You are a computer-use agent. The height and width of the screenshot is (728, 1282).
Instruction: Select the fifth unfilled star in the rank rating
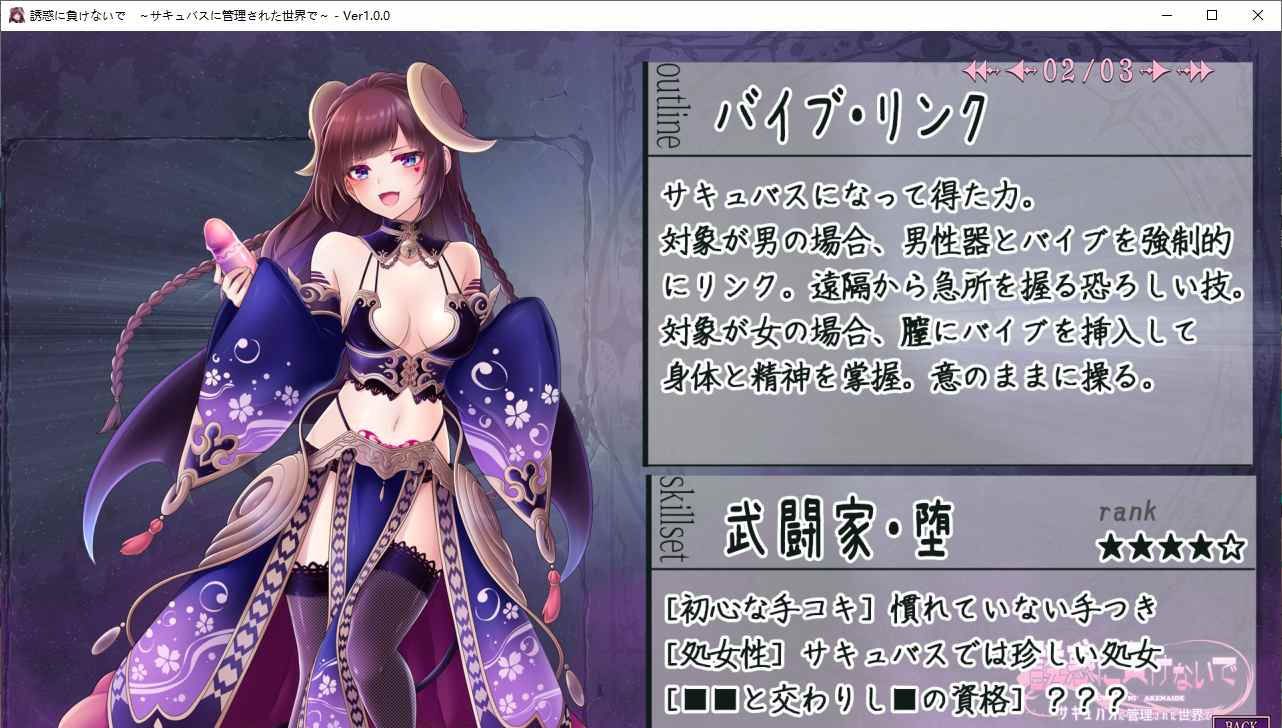tap(1230, 548)
